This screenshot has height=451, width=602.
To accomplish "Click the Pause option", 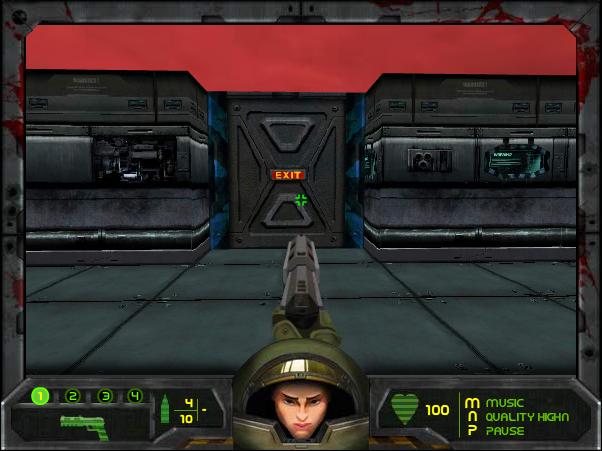I will (x=504, y=430).
